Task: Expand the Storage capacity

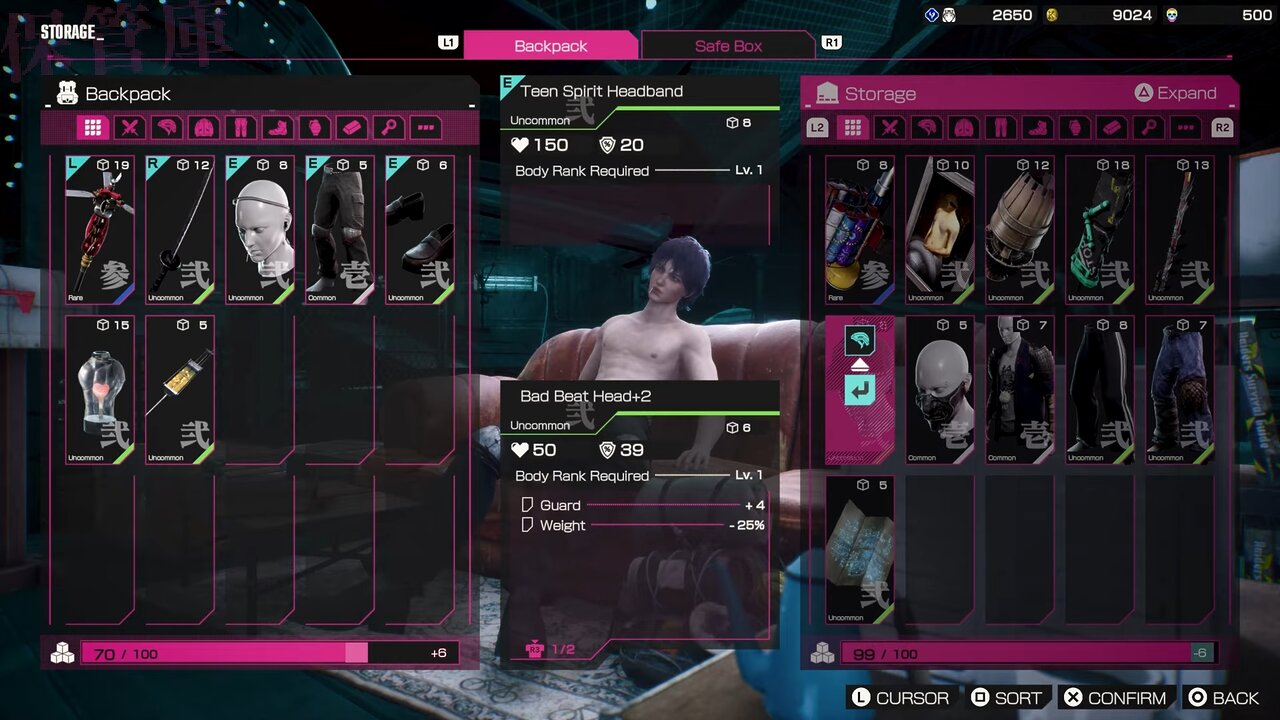Action: pos(1175,93)
